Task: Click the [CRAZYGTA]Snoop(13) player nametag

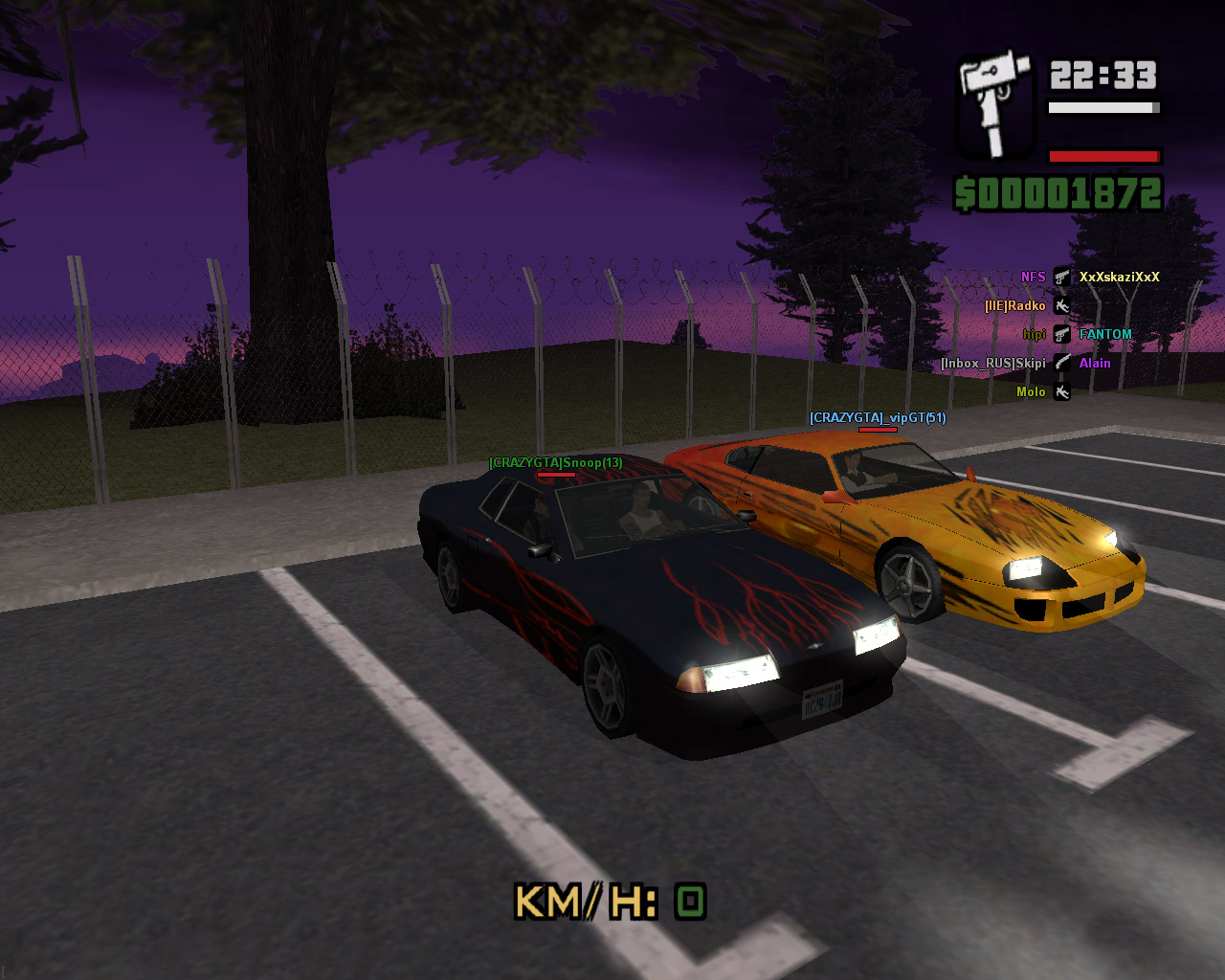Action: (x=555, y=463)
